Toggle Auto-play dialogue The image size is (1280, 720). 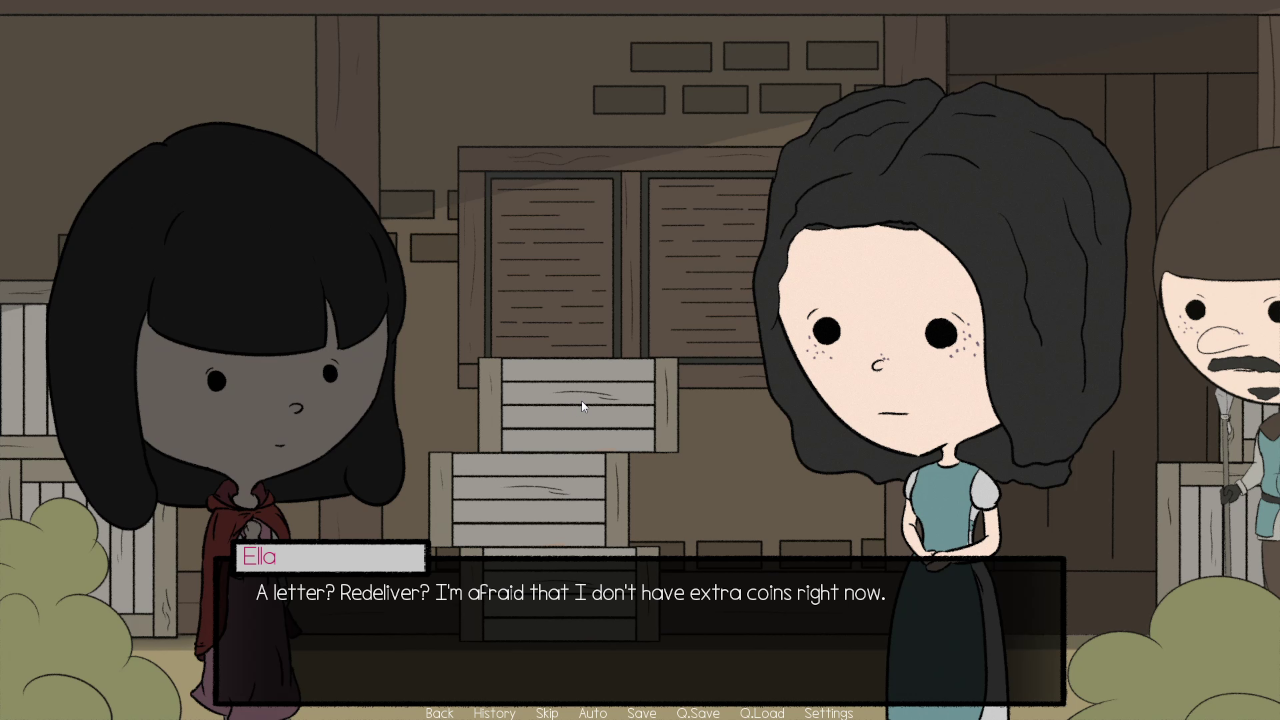(x=592, y=713)
